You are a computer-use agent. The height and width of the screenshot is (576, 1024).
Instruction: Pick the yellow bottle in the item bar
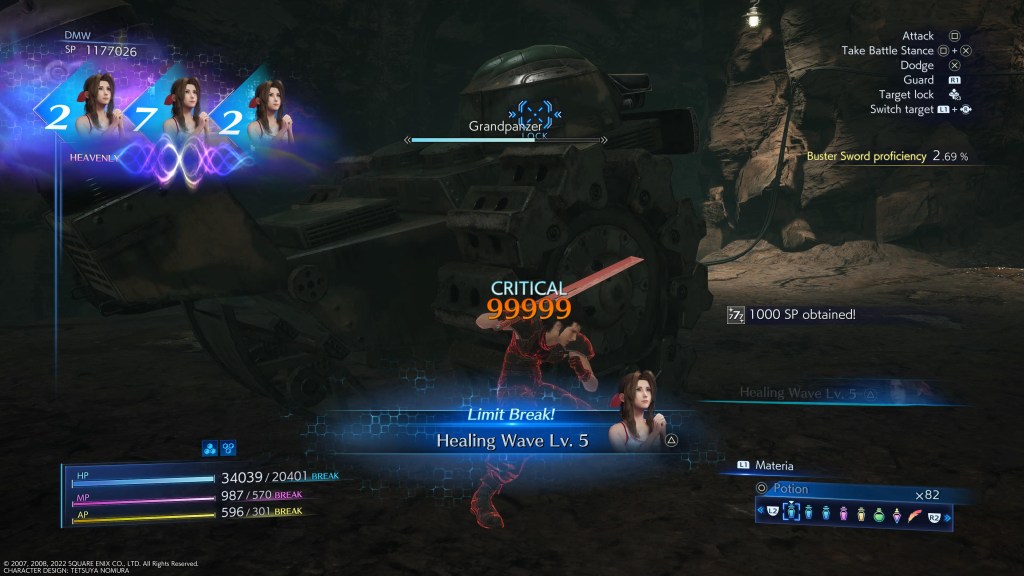coord(861,515)
